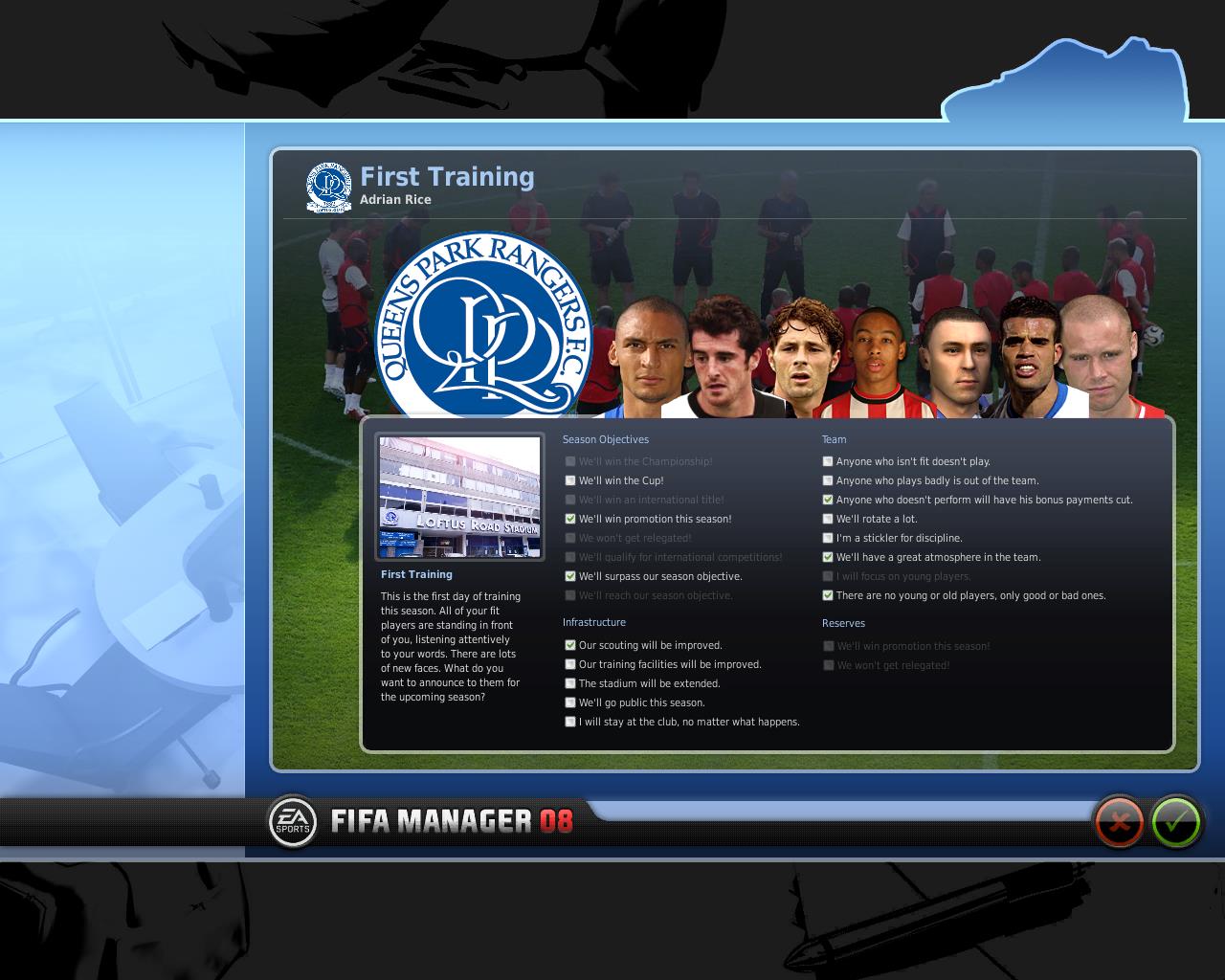Confirm announcements with the green checkmark button

[x=1176, y=821]
